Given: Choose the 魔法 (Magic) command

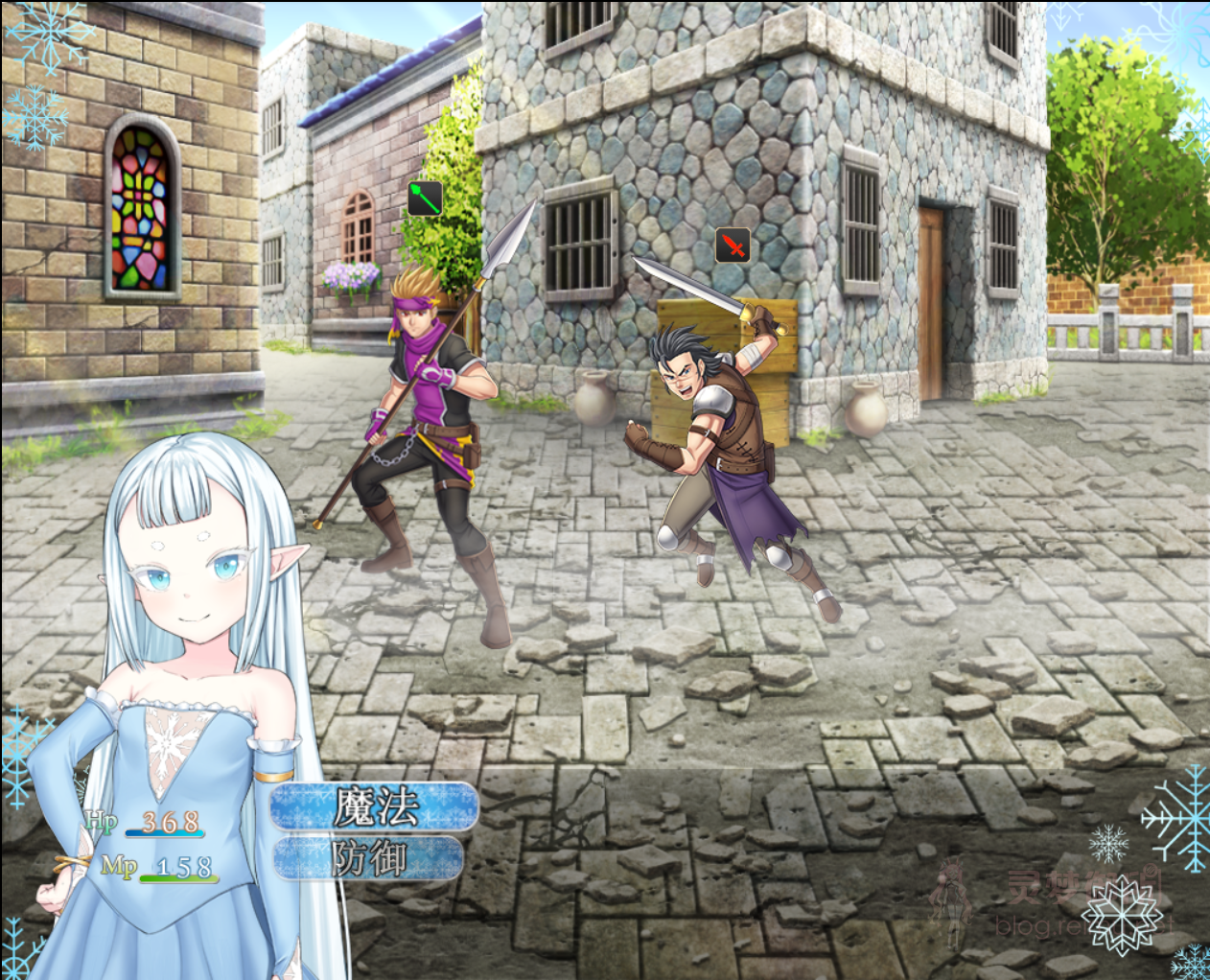Looking at the screenshot, I should click(x=375, y=806).
